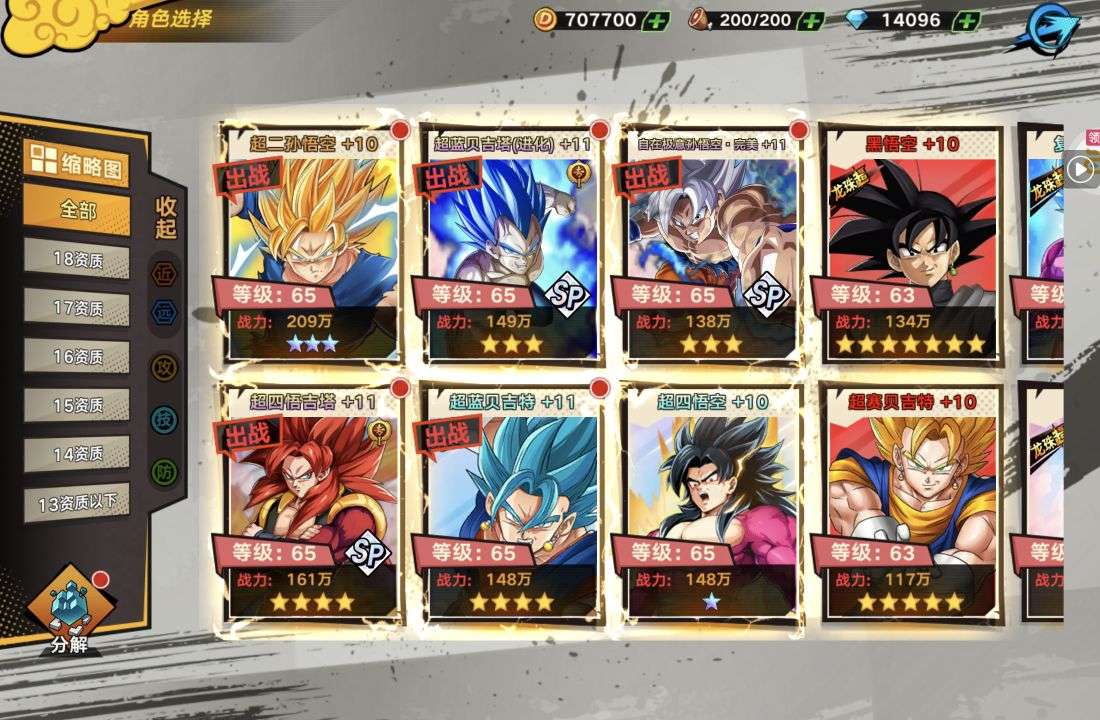Viewport: 1100px width, 720px height.
Task: Add more diamonds with the plus button
Action: [966, 20]
